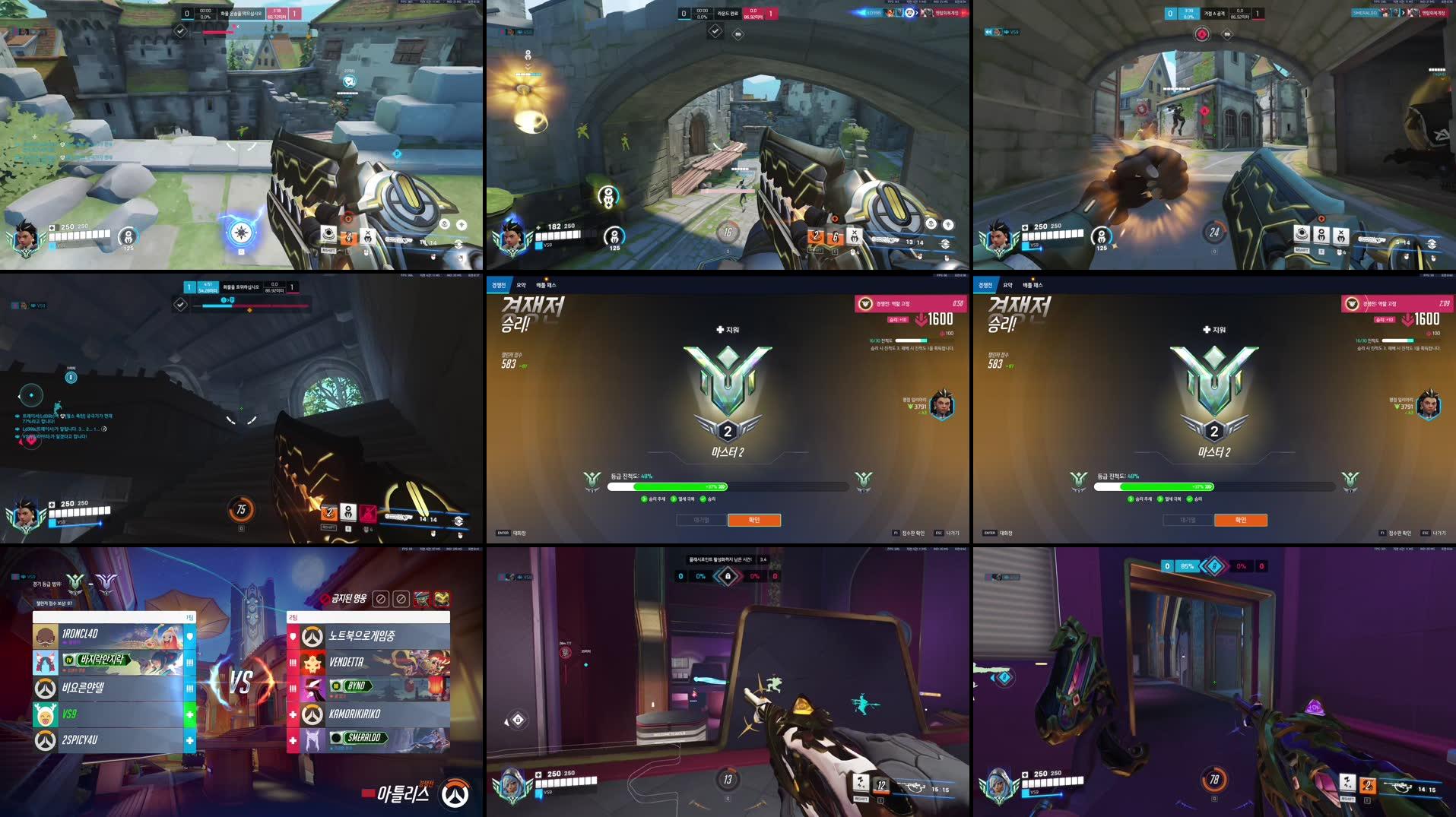Click the Overwatch logo next to 아틀리스 map name
This screenshot has width=1456, height=817.
456,791
